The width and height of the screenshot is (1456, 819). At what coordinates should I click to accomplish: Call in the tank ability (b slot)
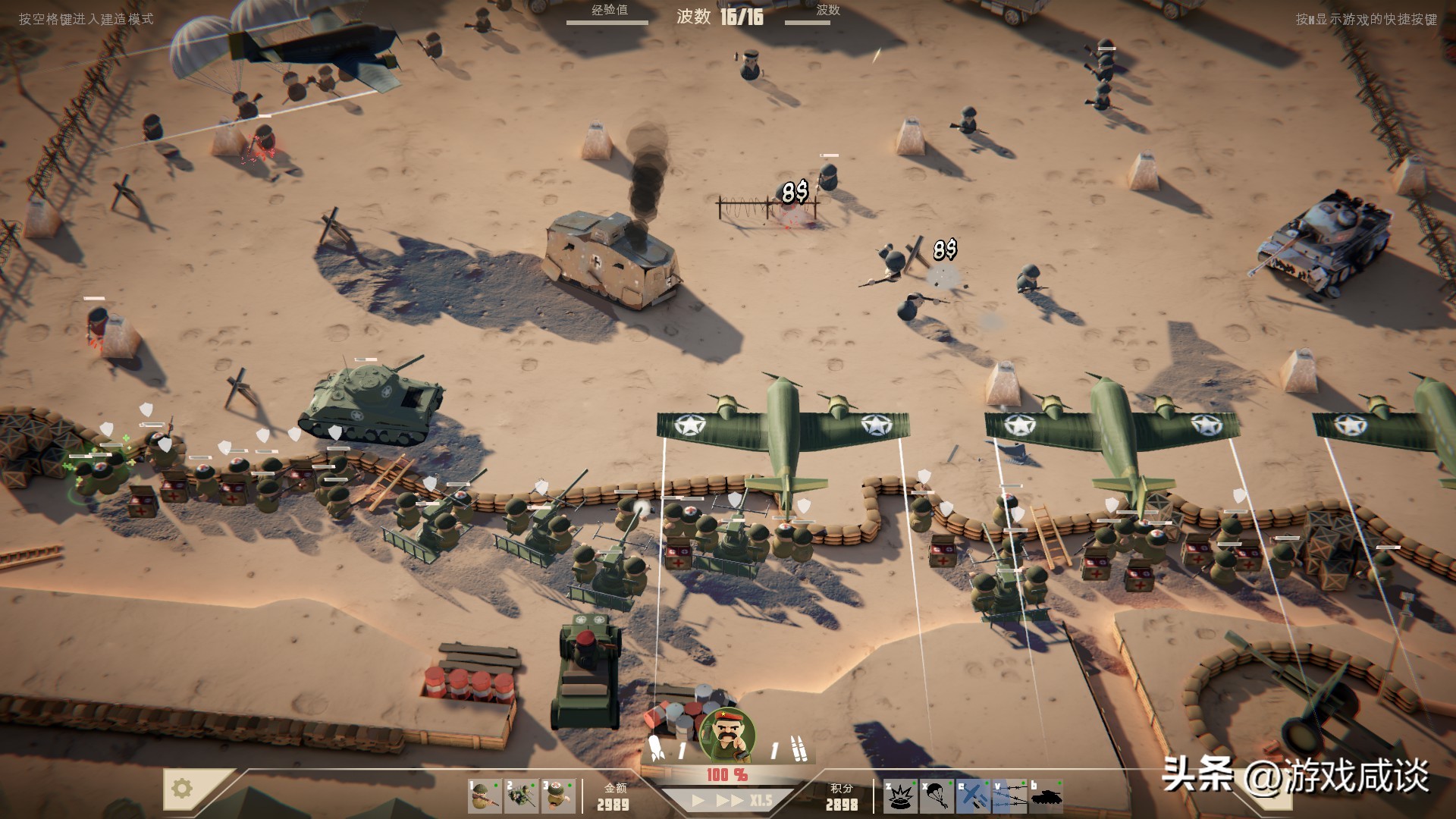(x=1046, y=796)
